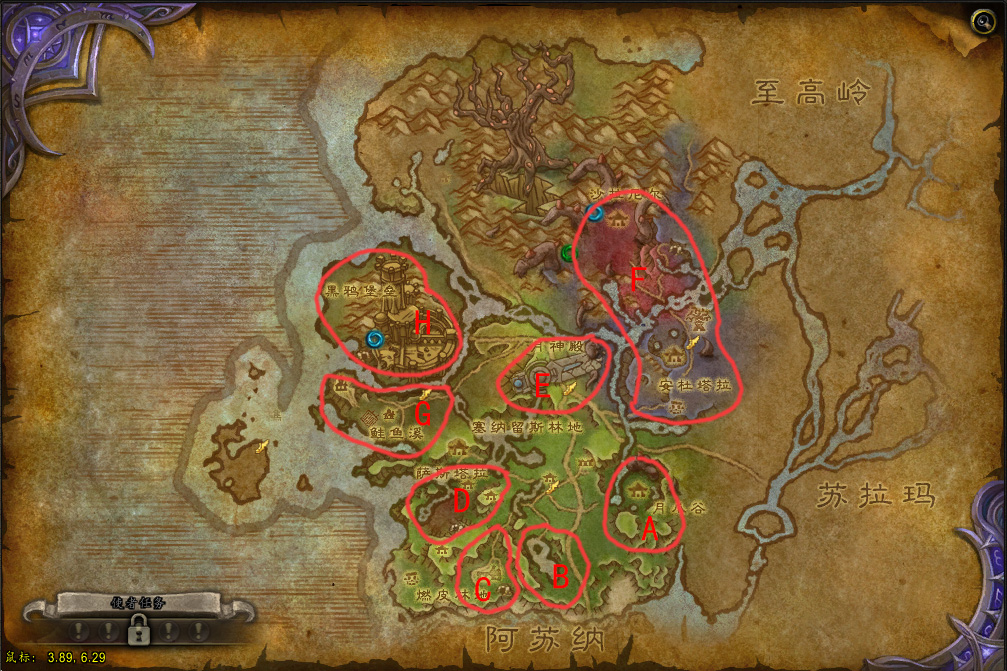
Task: Select the 月神殿 flight point icon
Action: [569, 389]
